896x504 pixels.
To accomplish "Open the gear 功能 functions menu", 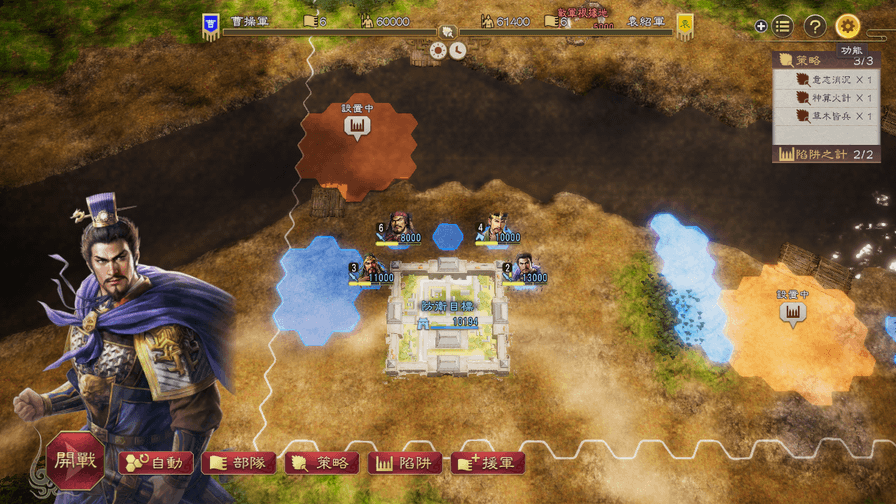I will click(x=848, y=26).
